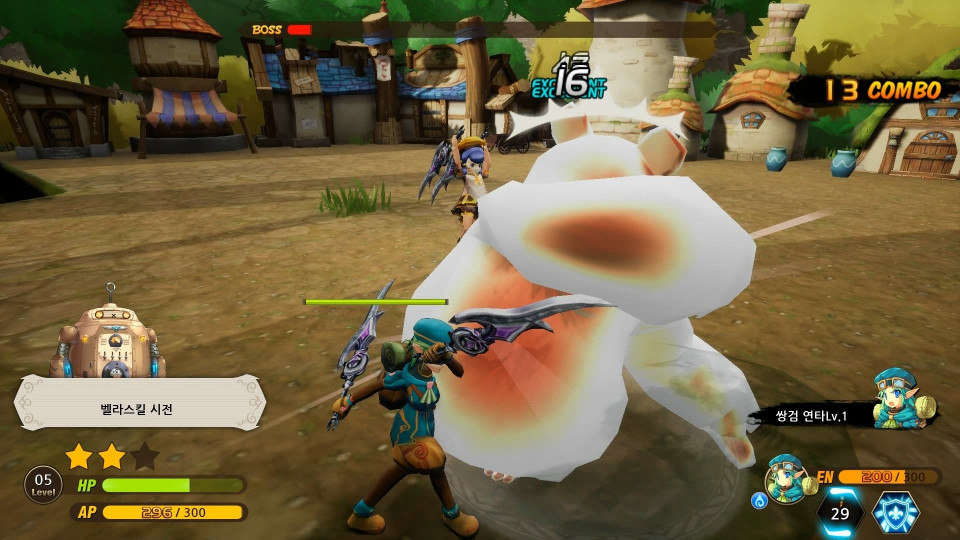Click the green-haired character portrait beside EN bar
Viewport: 960px width, 540px height.
tap(785, 478)
